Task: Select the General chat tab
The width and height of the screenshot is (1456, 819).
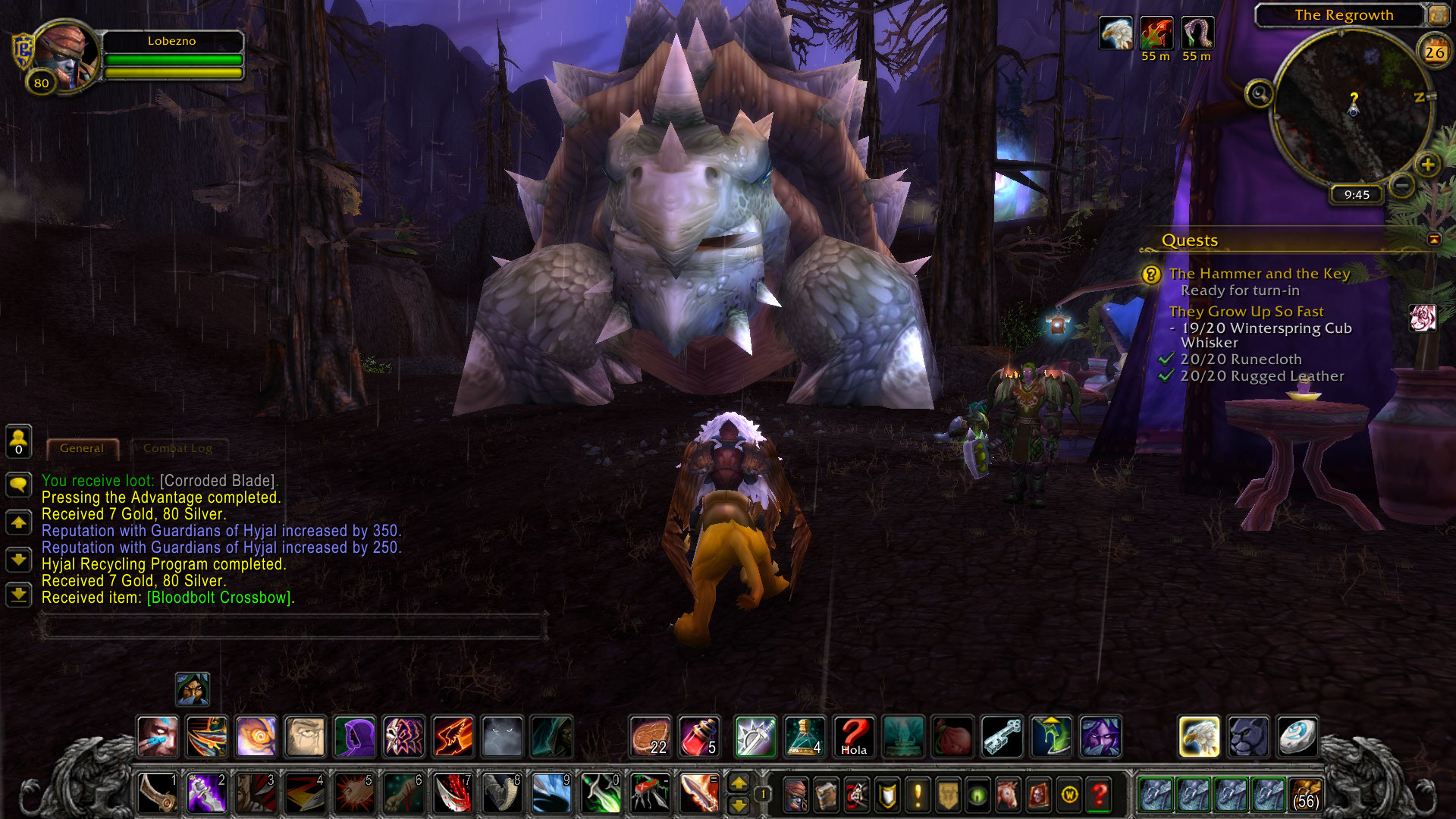Action: pos(82,448)
